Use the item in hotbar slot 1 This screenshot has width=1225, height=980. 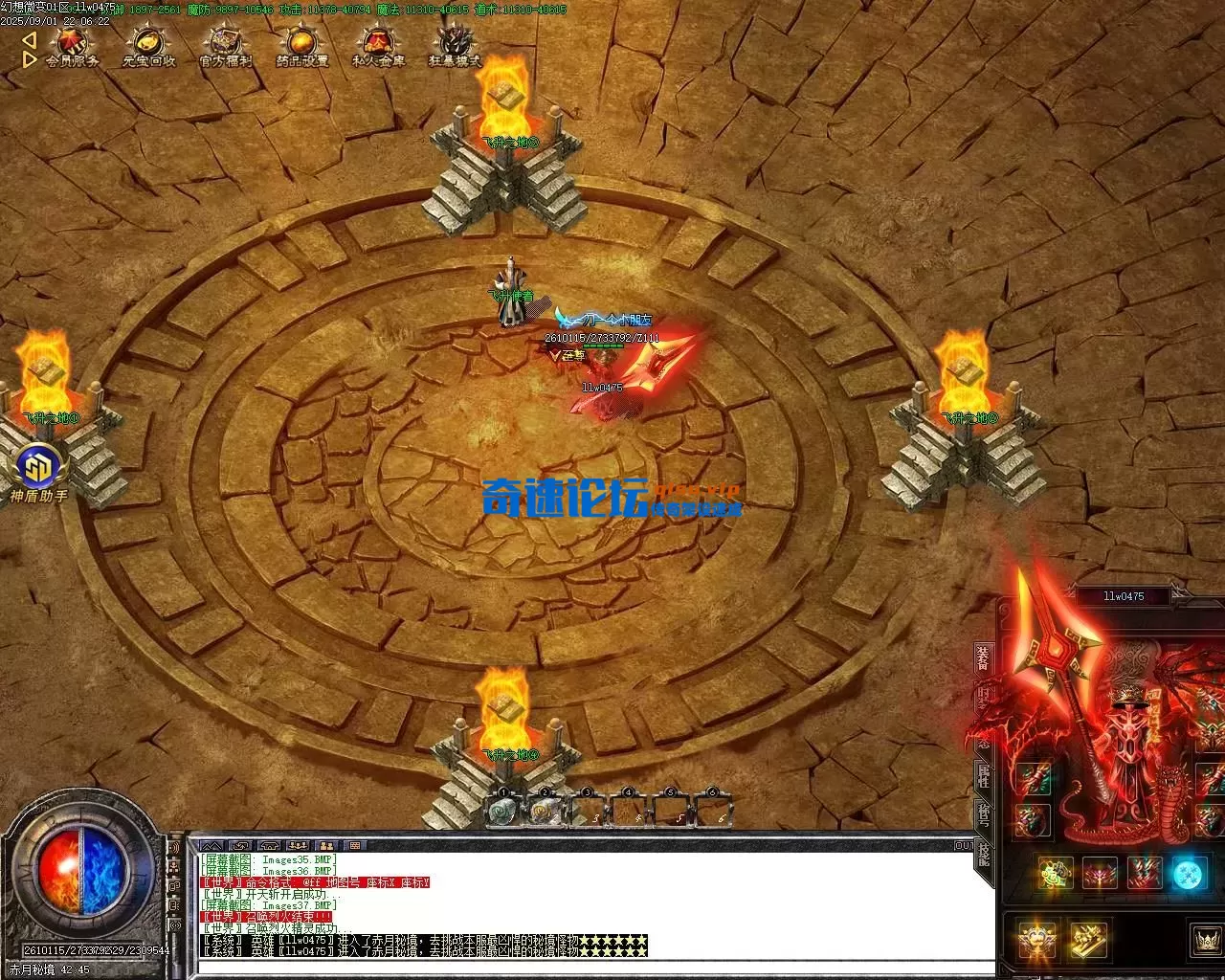click(x=503, y=812)
